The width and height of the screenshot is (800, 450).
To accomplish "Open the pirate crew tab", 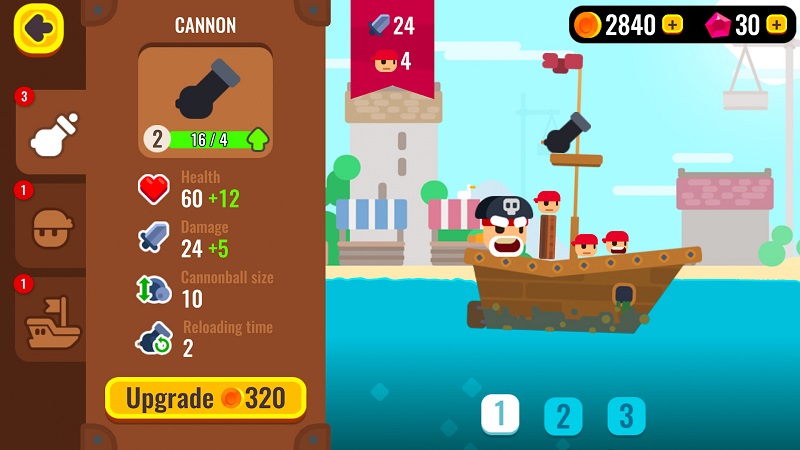I will (x=49, y=227).
